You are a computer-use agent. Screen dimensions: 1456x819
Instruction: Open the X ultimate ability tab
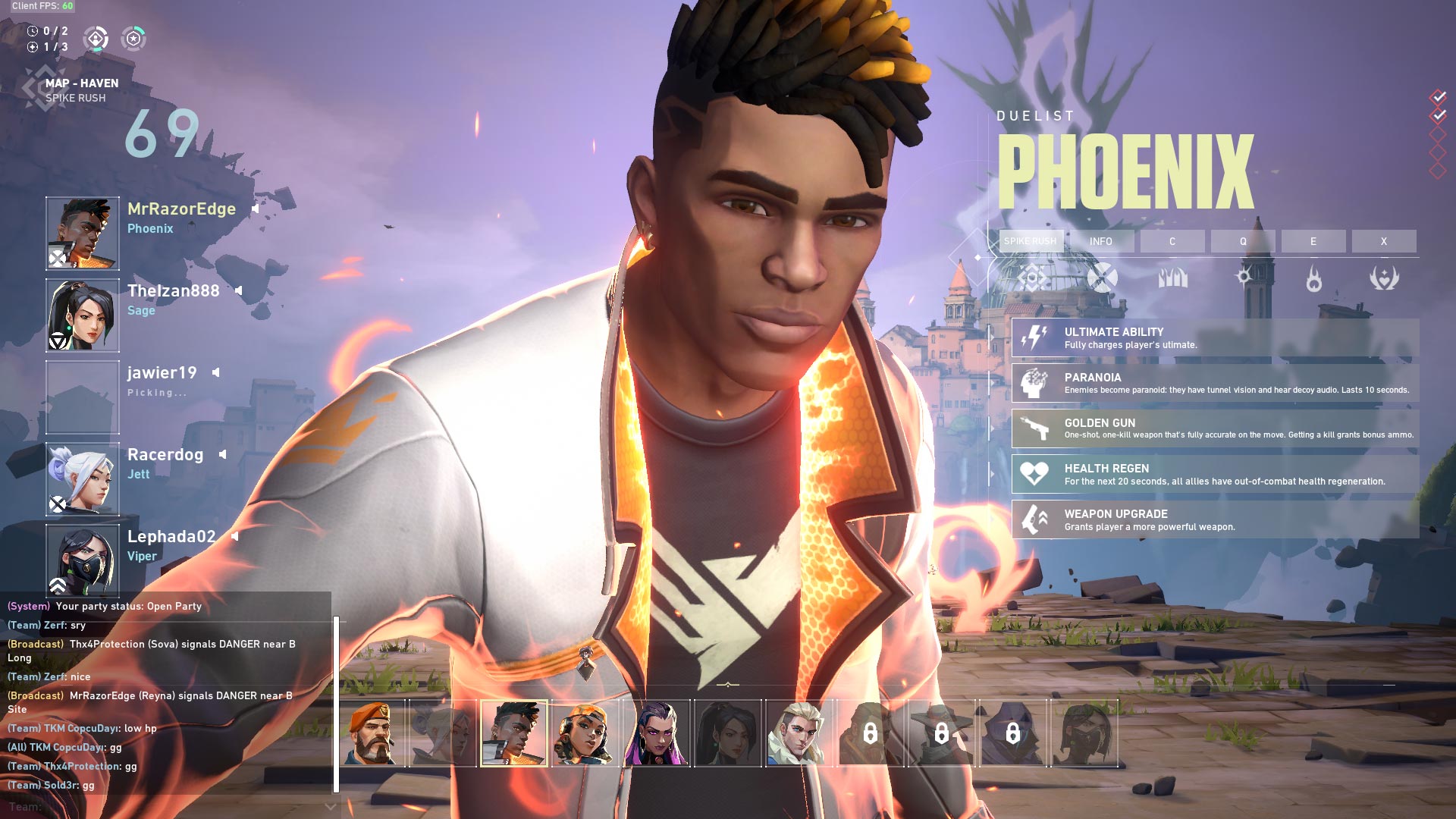click(1384, 241)
